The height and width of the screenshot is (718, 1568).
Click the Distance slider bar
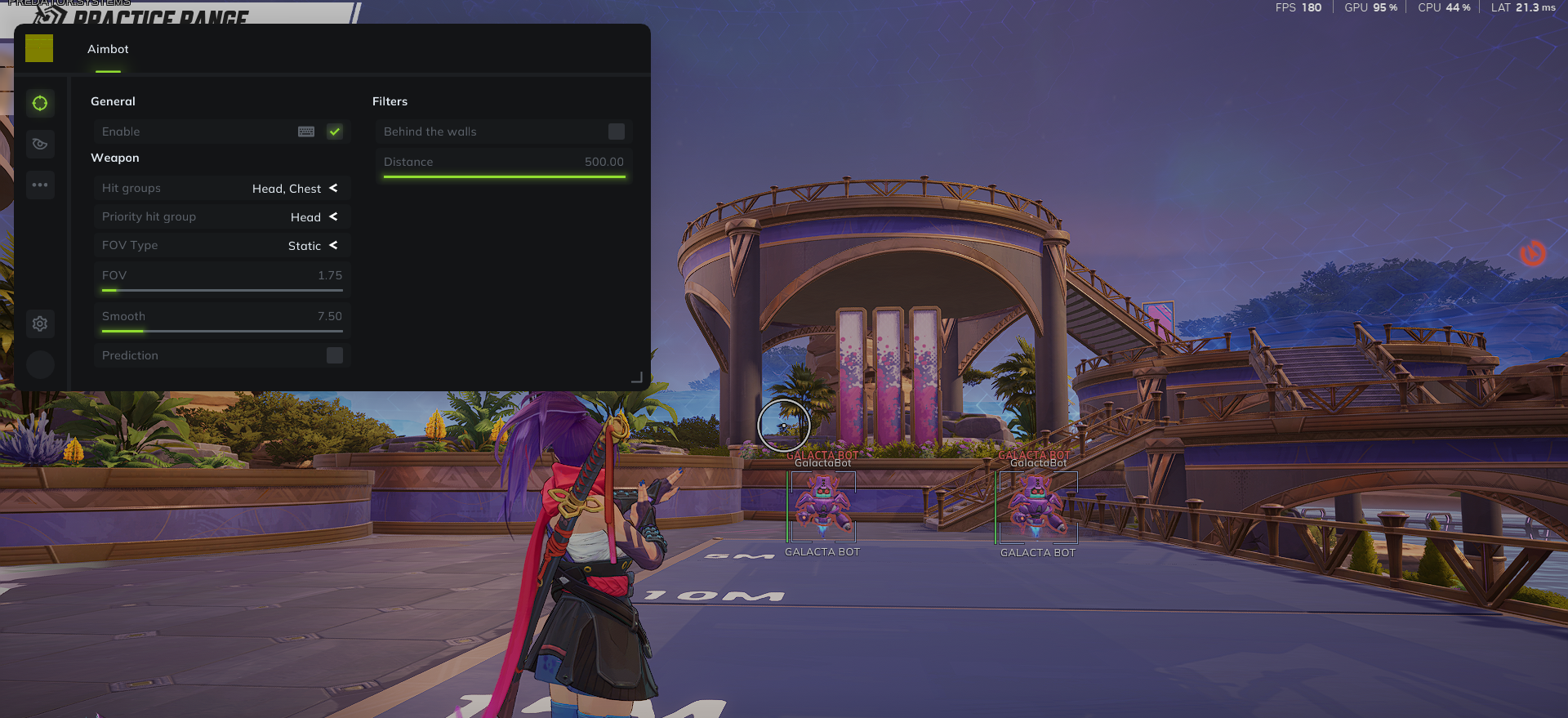click(x=504, y=176)
